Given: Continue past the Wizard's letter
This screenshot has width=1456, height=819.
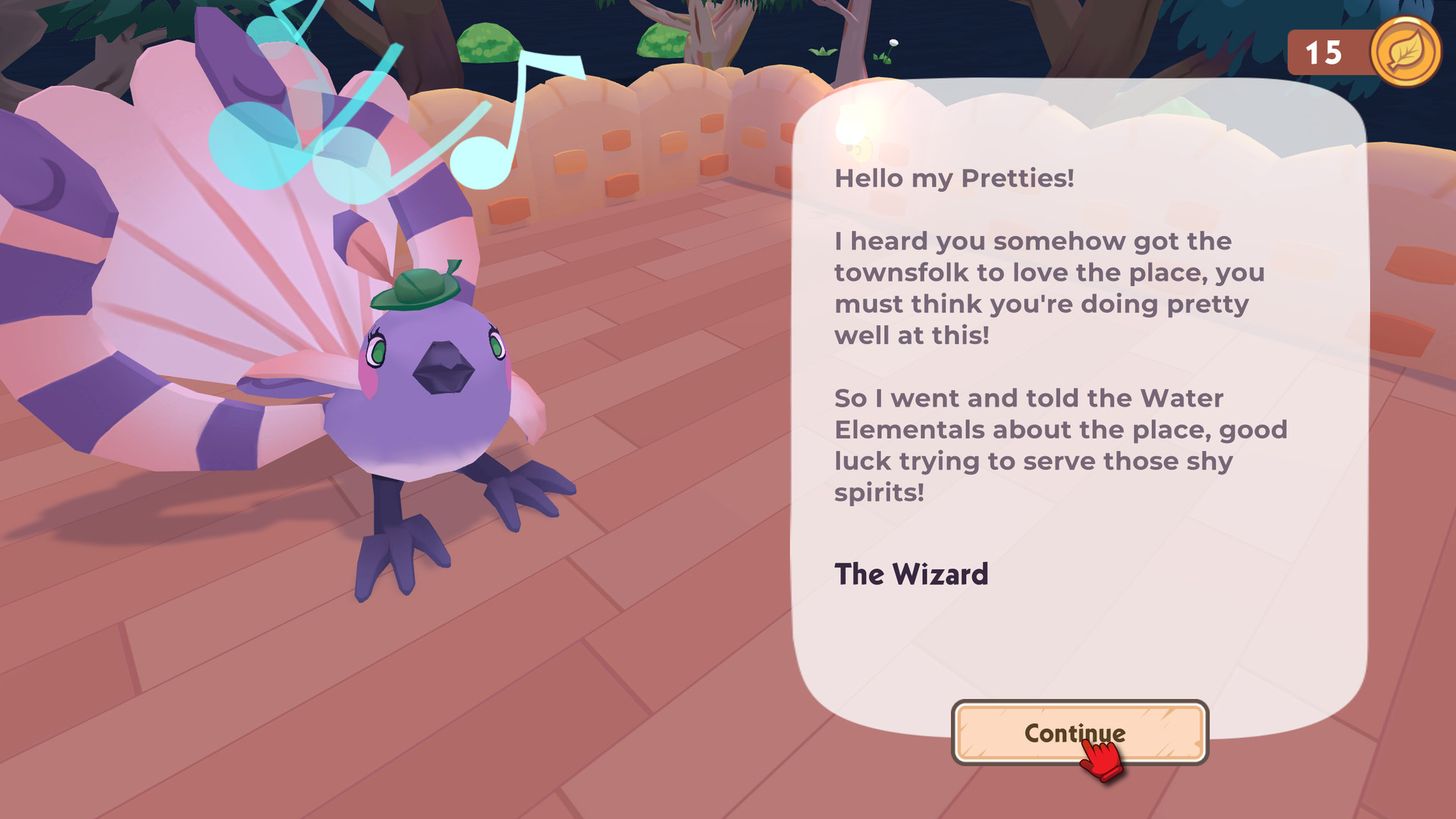Looking at the screenshot, I should (1079, 733).
